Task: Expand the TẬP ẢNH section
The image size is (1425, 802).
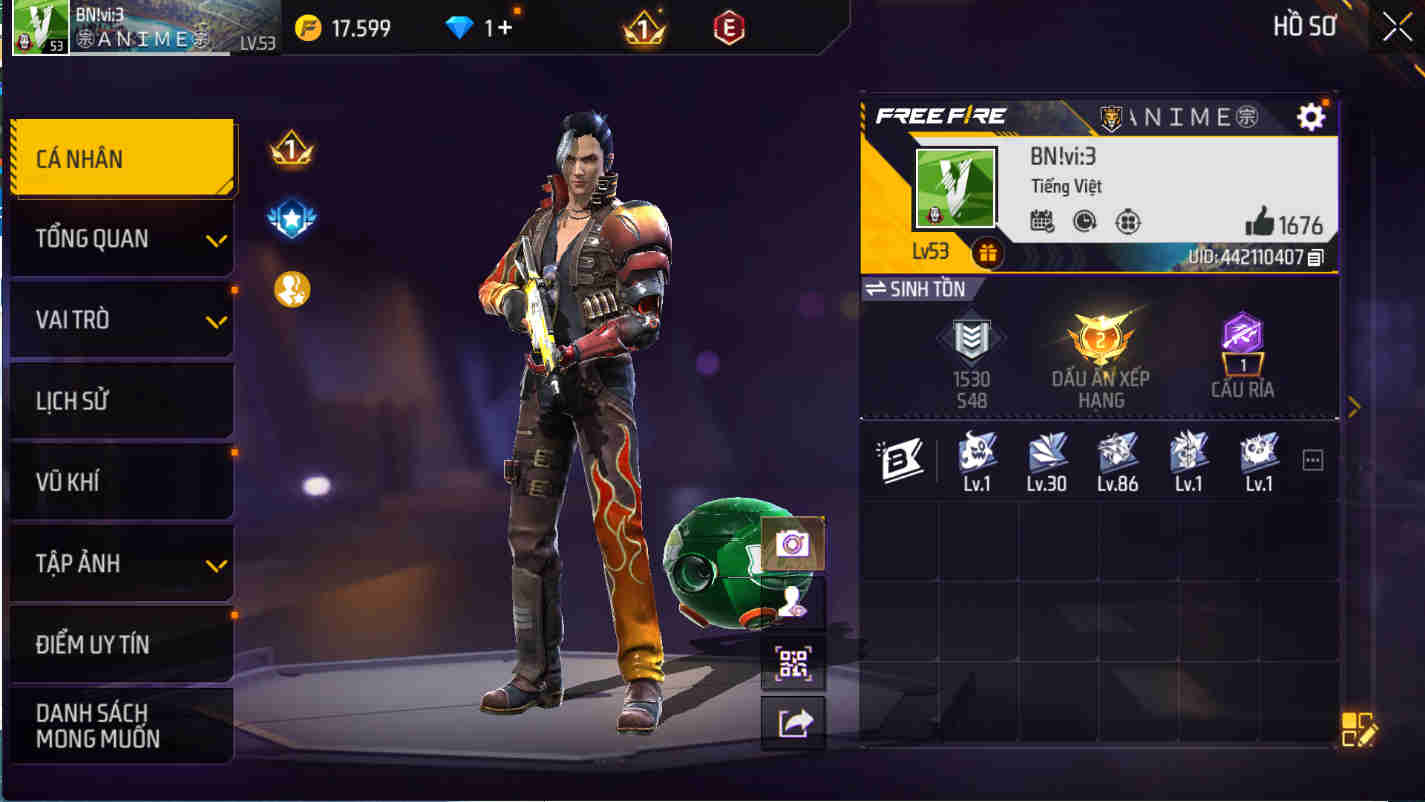Action: point(120,563)
